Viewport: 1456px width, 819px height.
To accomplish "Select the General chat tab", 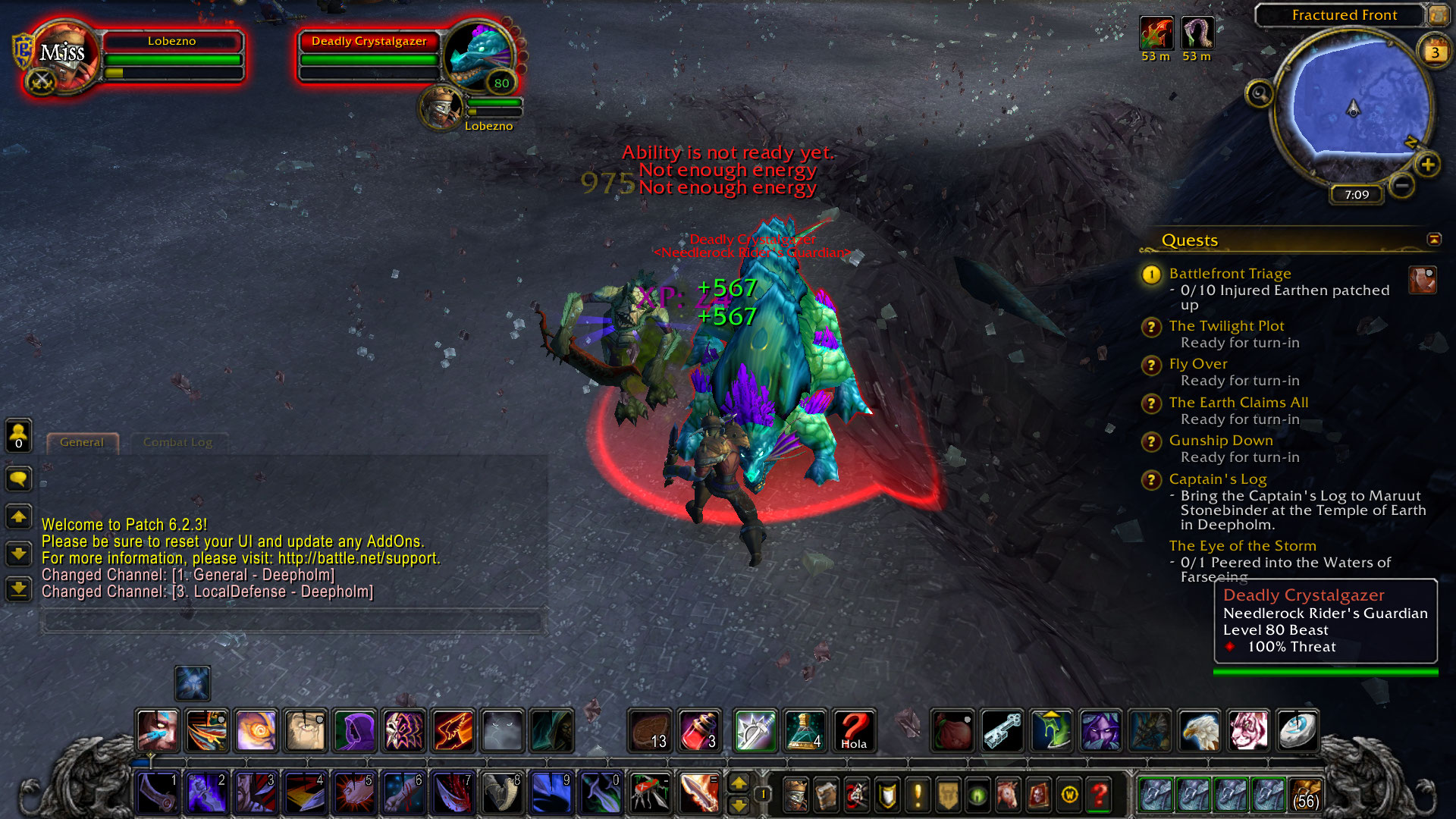I will coord(82,442).
